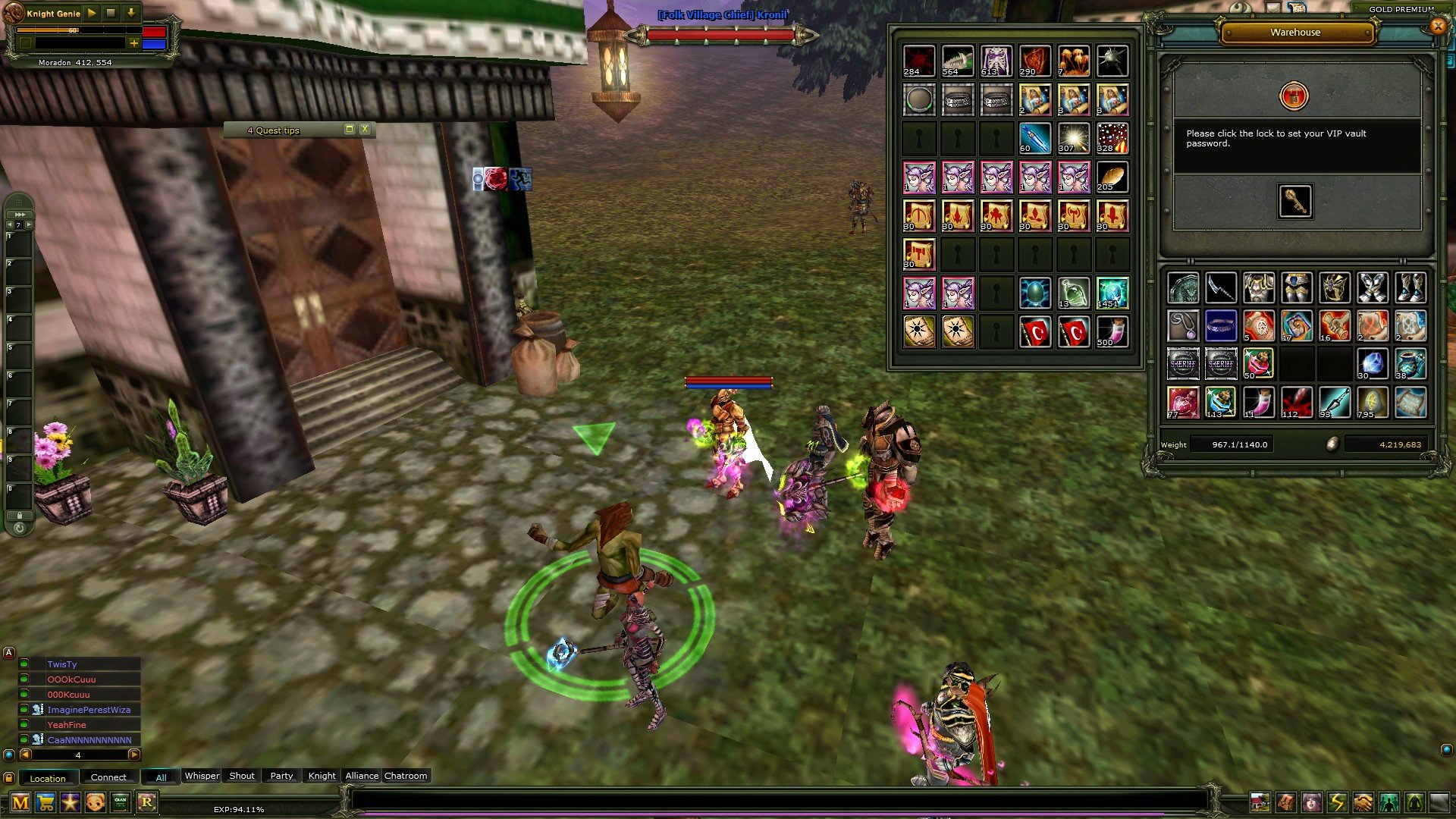Image resolution: width=1456 pixels, height=819 pixels.
Task: Select the rune stone stack of 795
Action: click(x=1372, y=403)
